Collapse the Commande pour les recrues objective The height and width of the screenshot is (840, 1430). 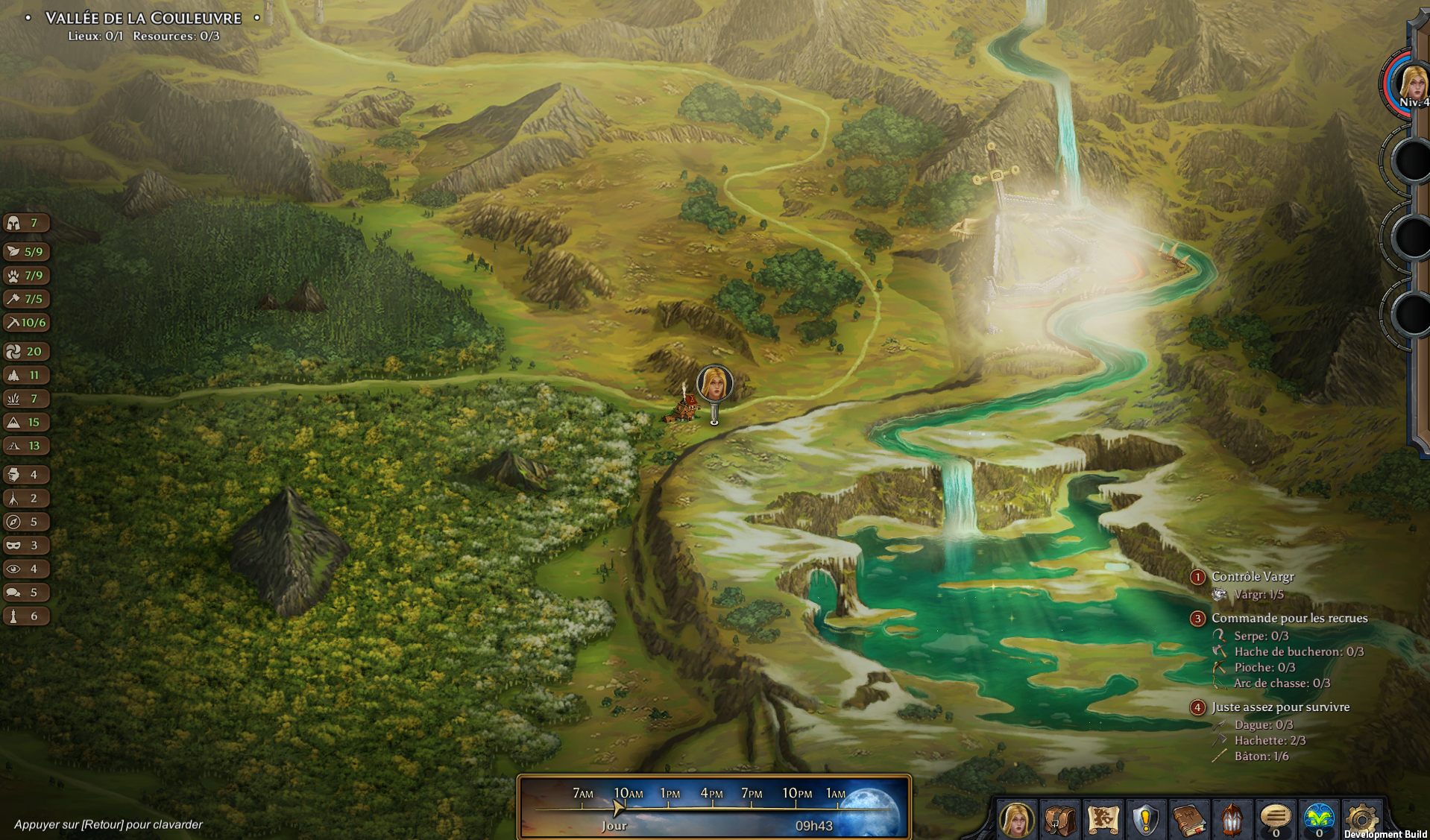tap(1199, 618)
